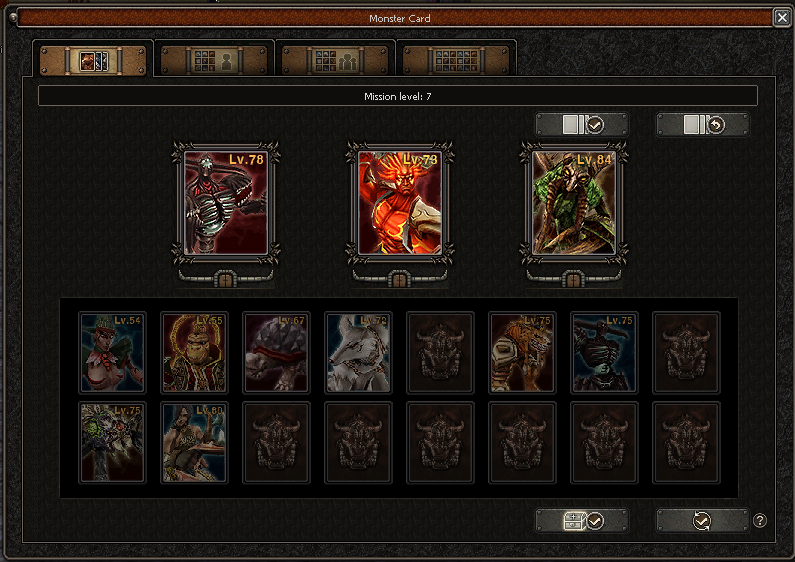Open the two-player silhouette tab

[x=336, y=60]
